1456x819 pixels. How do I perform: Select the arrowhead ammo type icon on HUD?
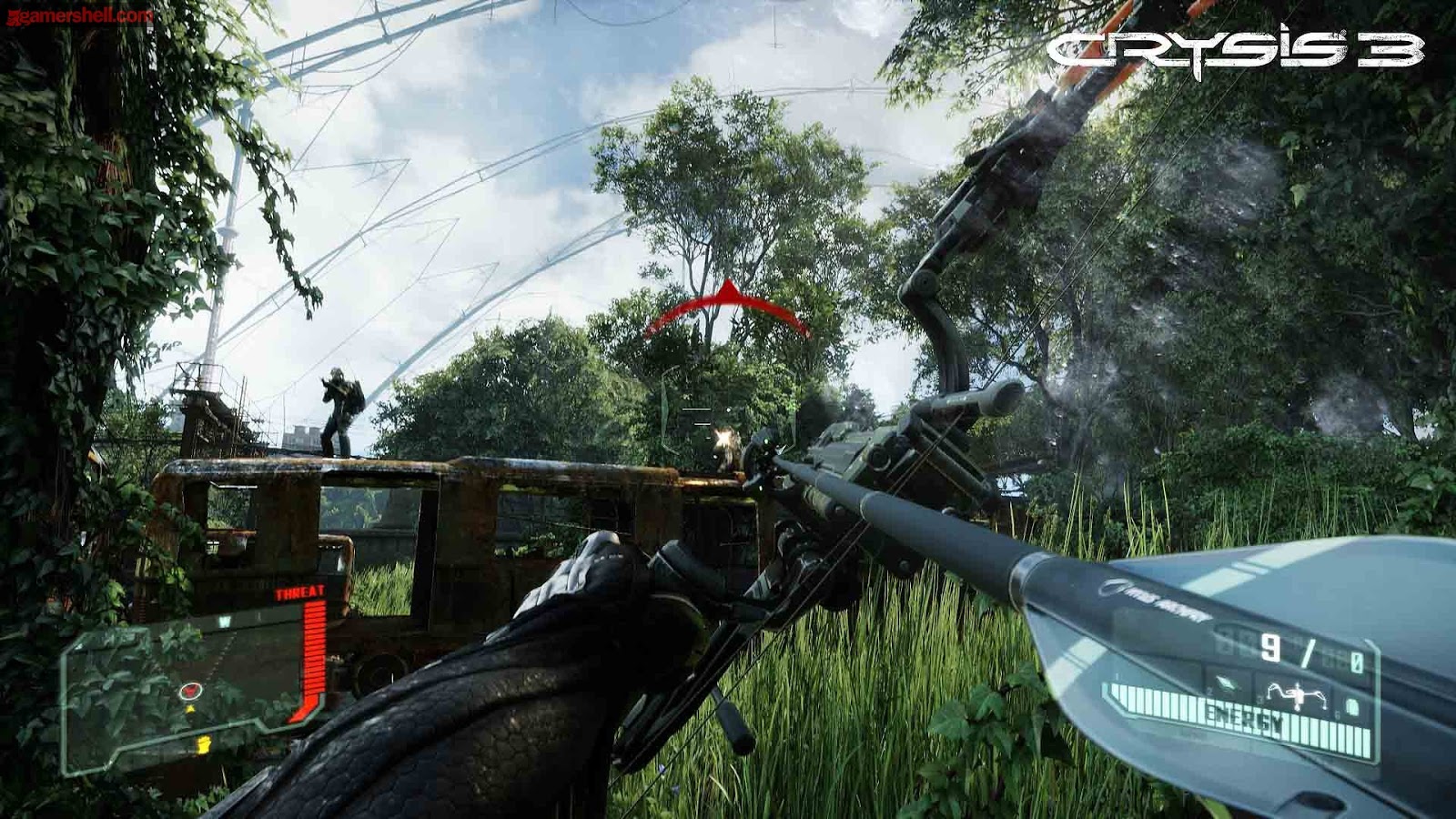coord(1225,684)
